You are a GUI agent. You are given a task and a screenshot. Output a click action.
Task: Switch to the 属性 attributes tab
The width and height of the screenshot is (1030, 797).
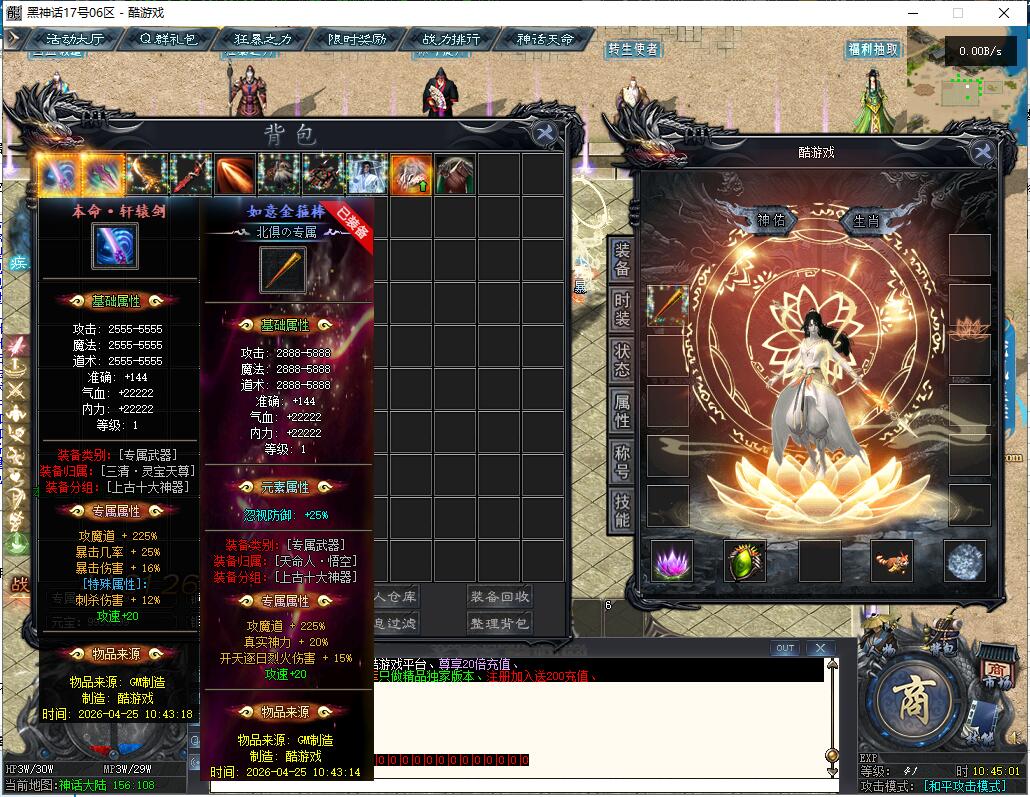(x=621, y=409)
